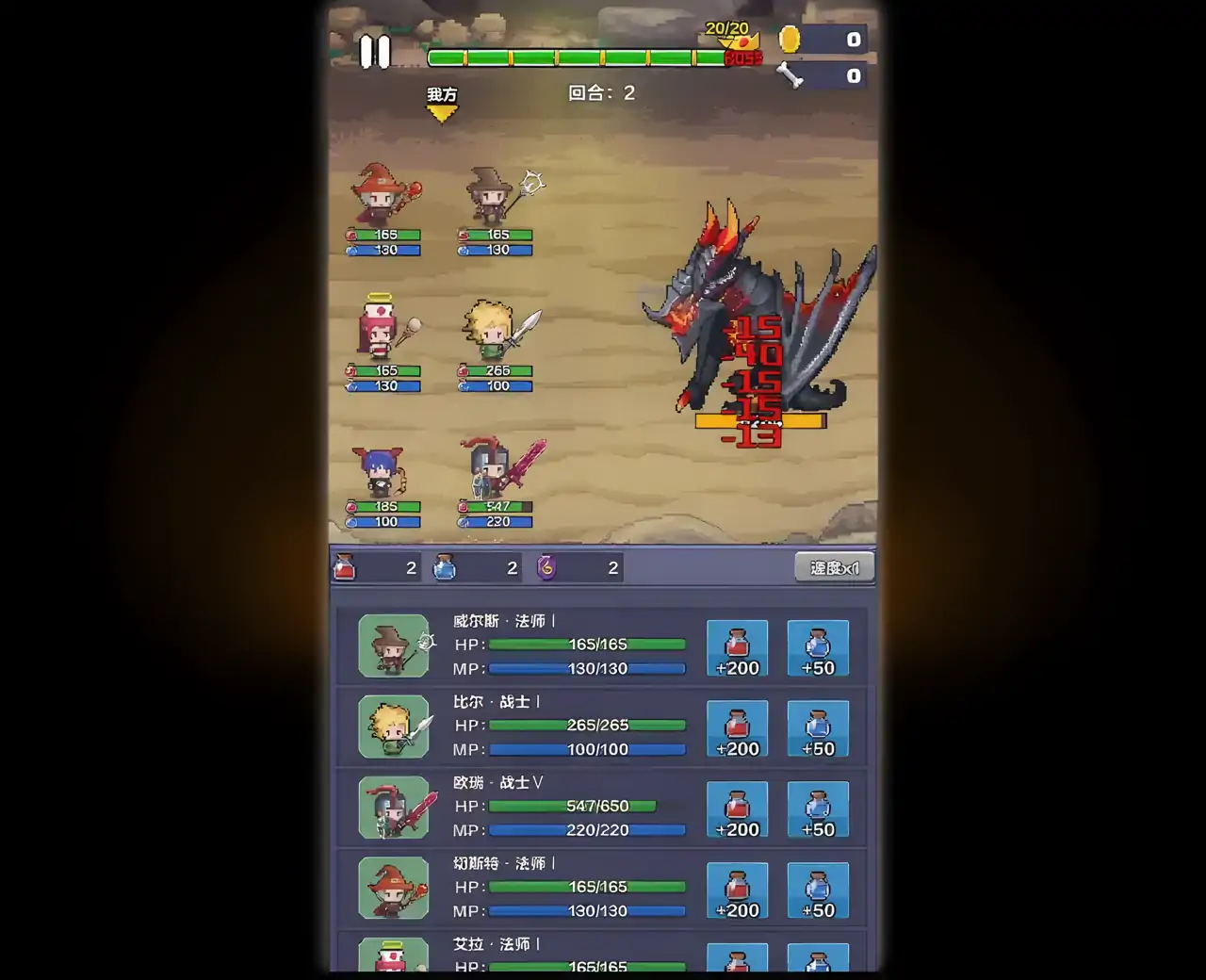Click the gold coin counter icon

789,40
